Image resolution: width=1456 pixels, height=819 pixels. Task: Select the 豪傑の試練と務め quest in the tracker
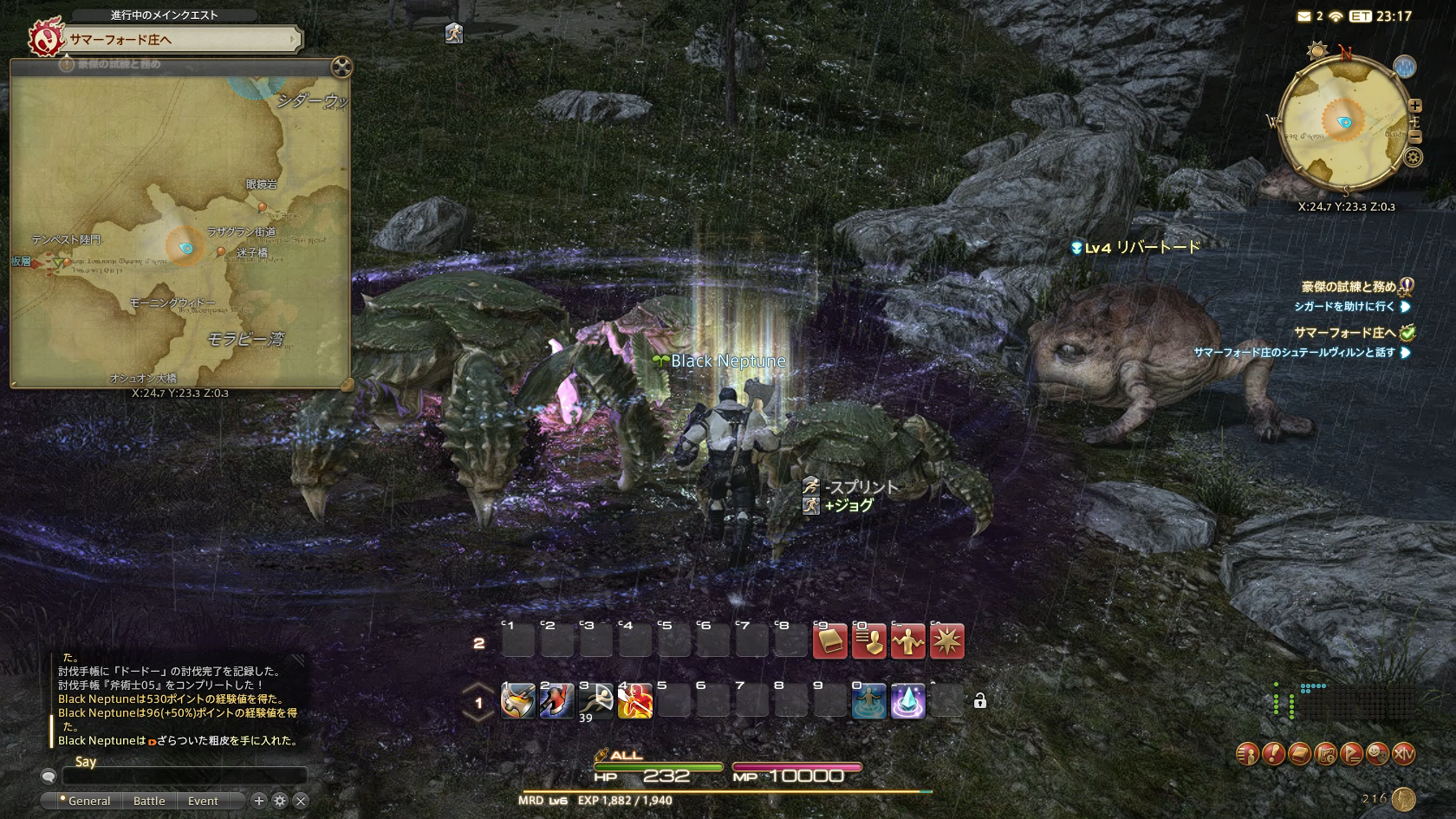pyautogui.click(x=1348, y=287)
